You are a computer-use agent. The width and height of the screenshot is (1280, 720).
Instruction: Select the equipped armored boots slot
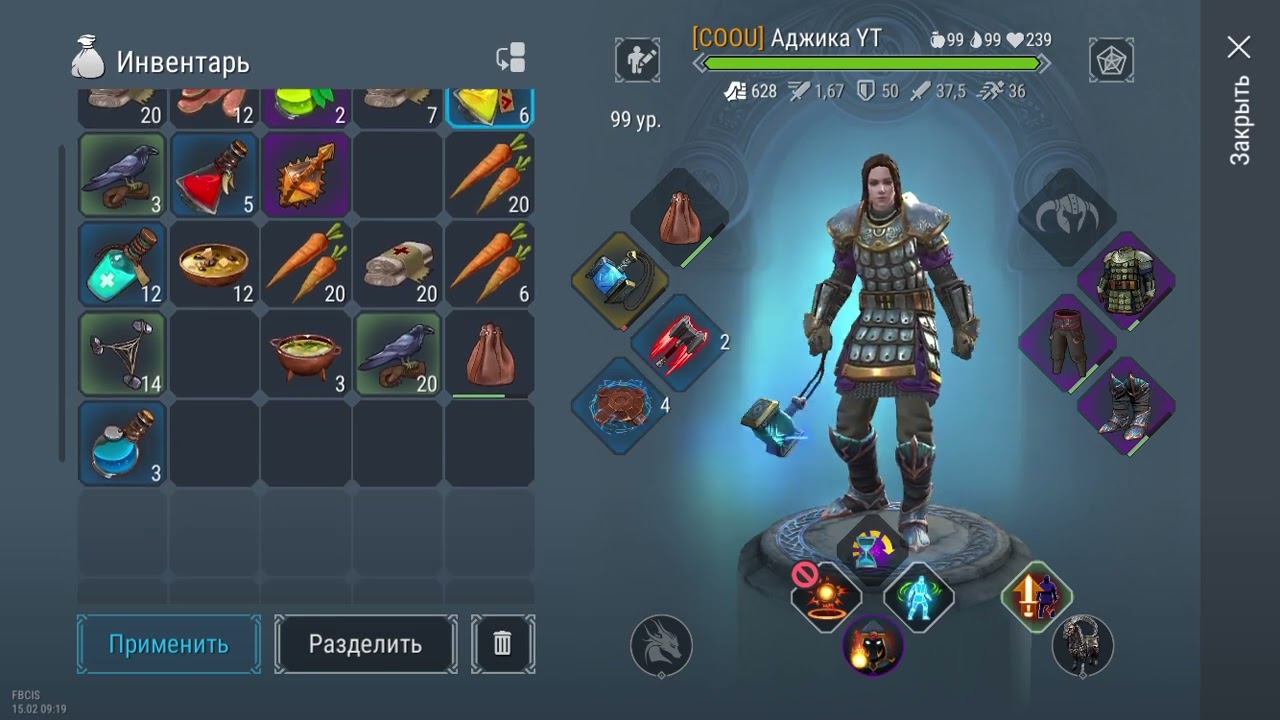tap(1126, 405)
